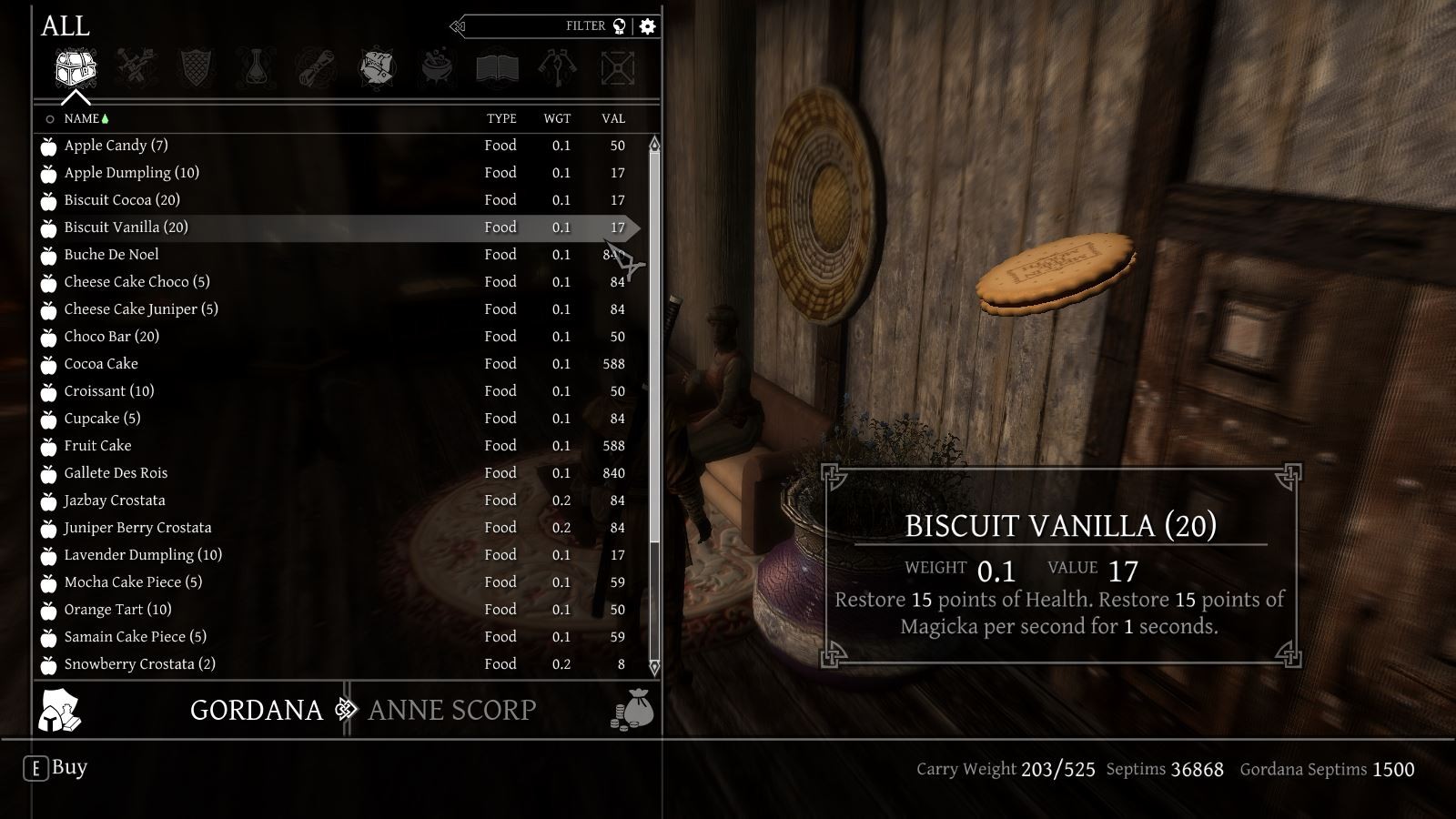Image resolution: width=1456 pixels, height=819 pixels.
Task: Choose Croissant (10) from the list
Action: click(109, 391)
